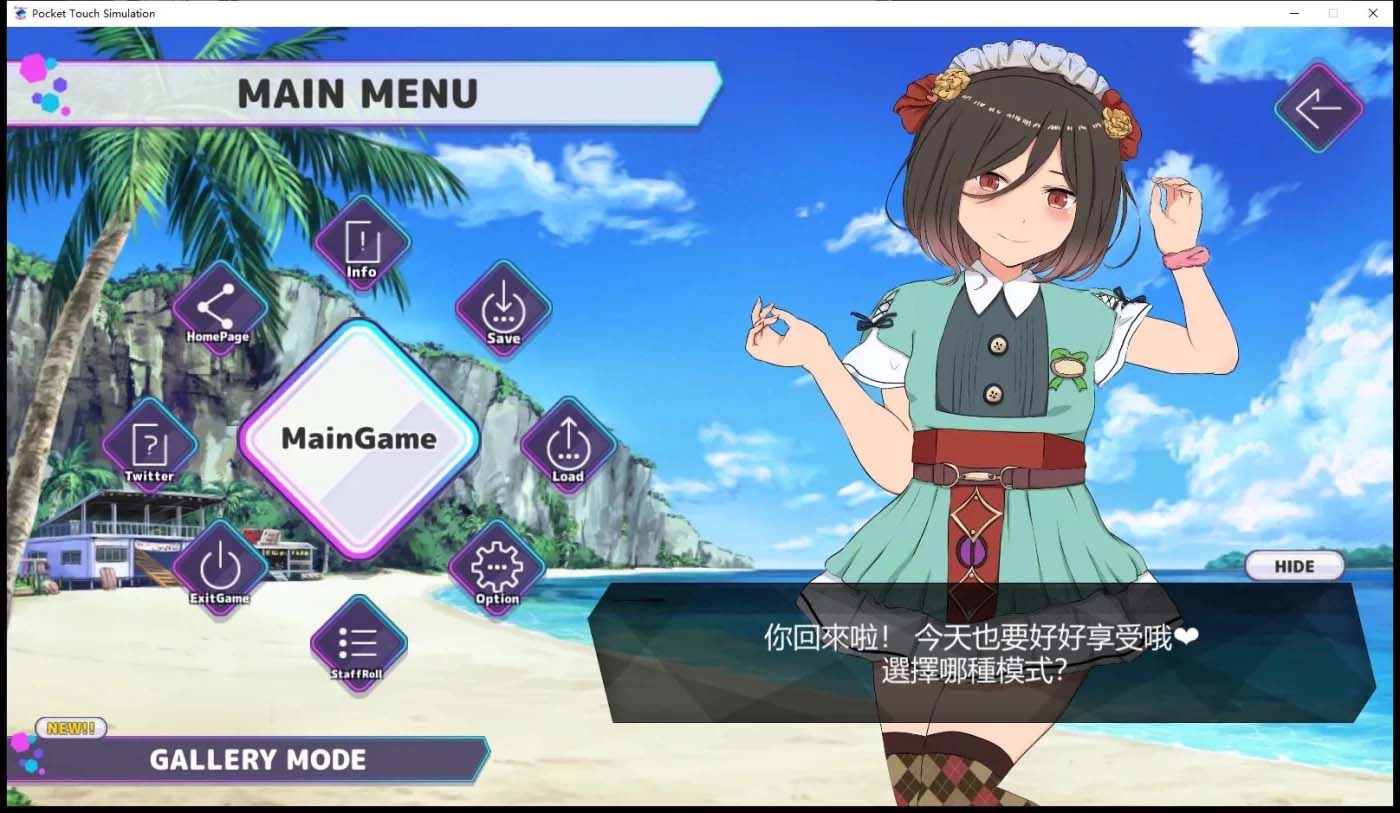Click the ExitGame power icon

click(x=218, y=566)
